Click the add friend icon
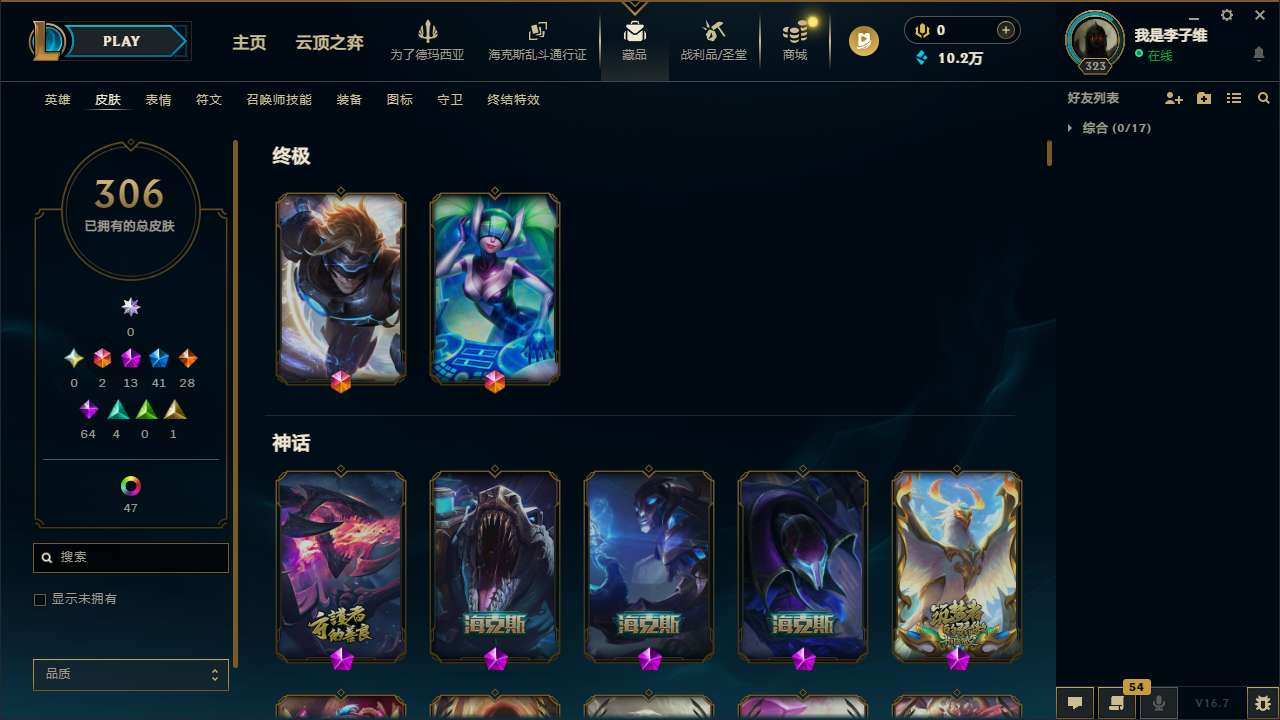The width and height of the screenshot is (1280, 720). click(x=1174, y=98)
